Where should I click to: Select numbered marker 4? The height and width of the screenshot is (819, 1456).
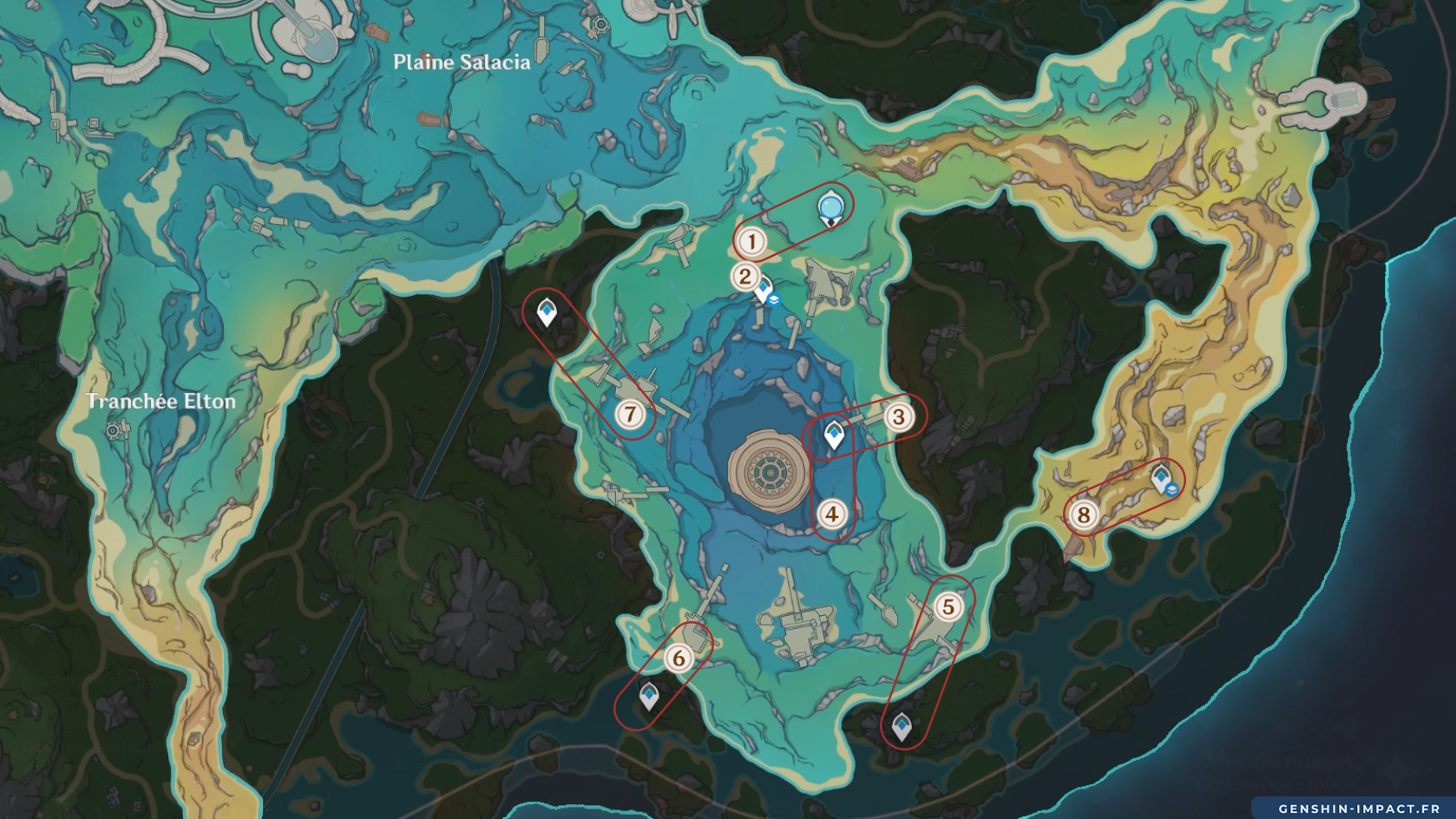coord(832,514)
